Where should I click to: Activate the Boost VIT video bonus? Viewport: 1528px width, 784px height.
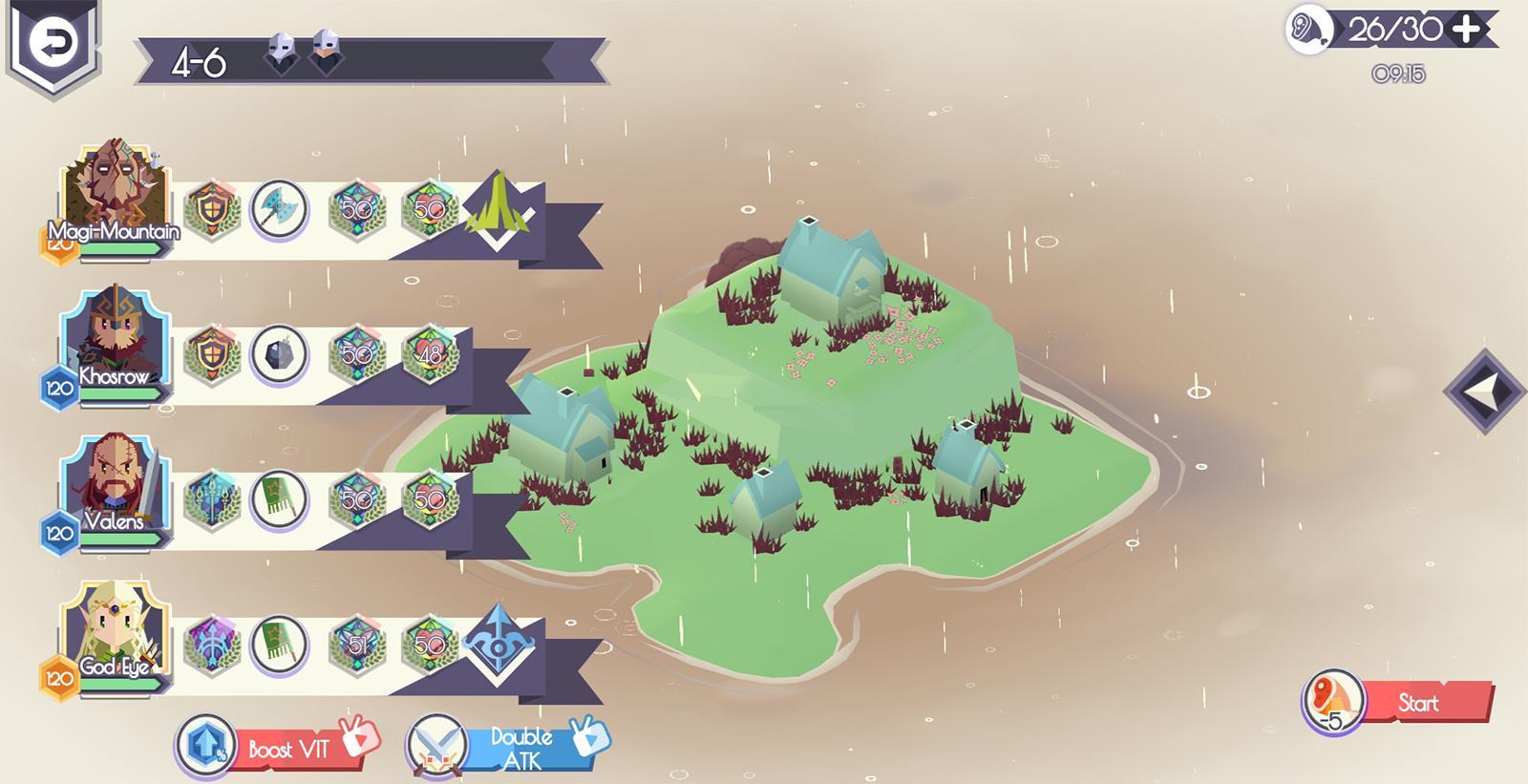pos(277,748)
